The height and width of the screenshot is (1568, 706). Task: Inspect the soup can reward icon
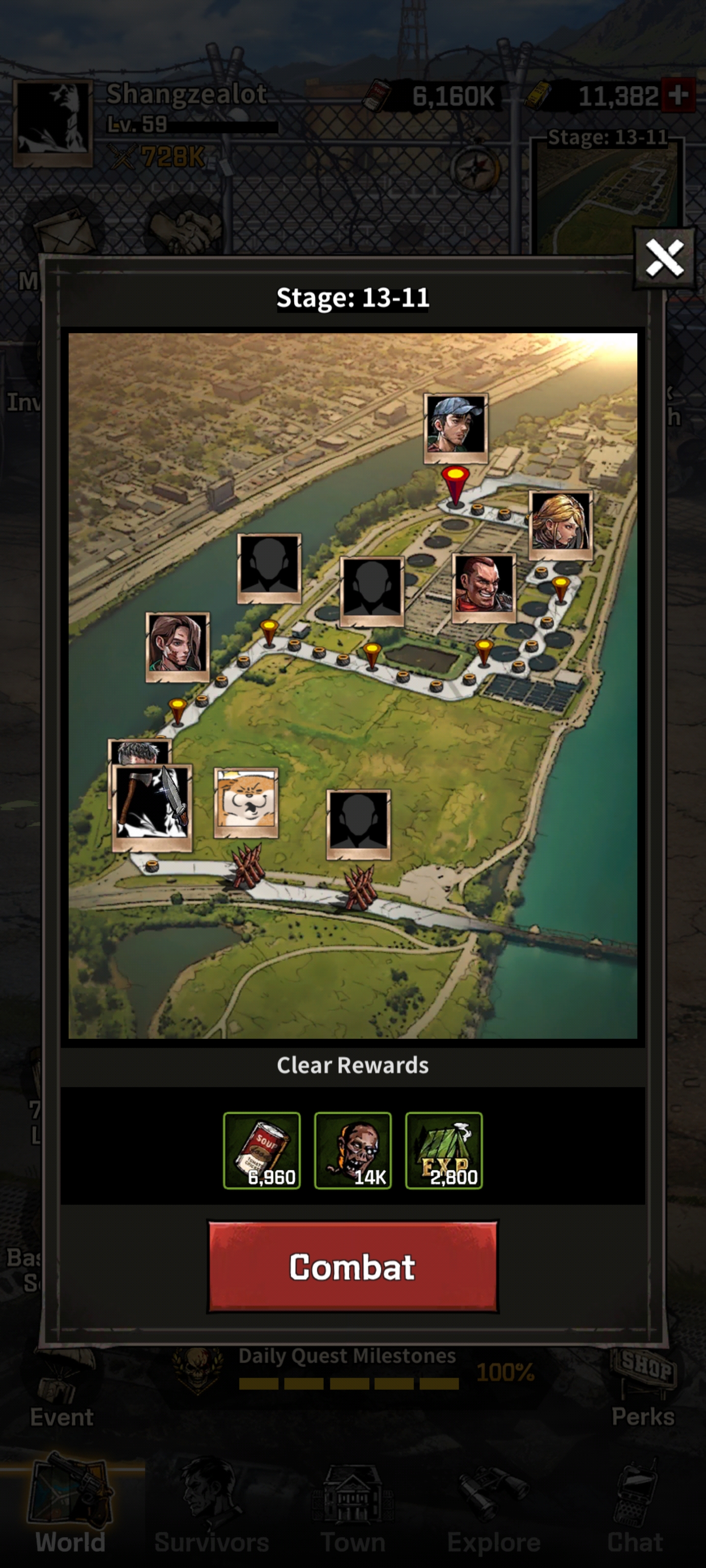tap(261, 1150)
